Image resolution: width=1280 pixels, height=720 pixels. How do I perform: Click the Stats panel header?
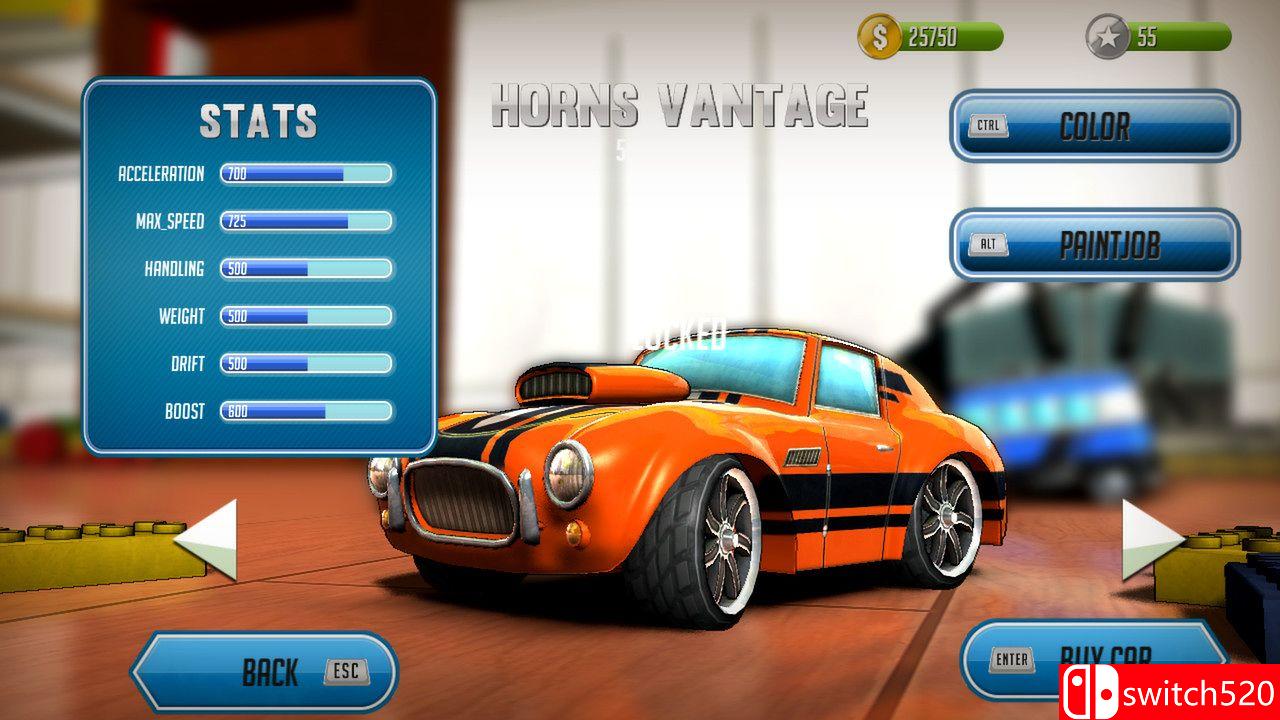[x=258, y=124]
